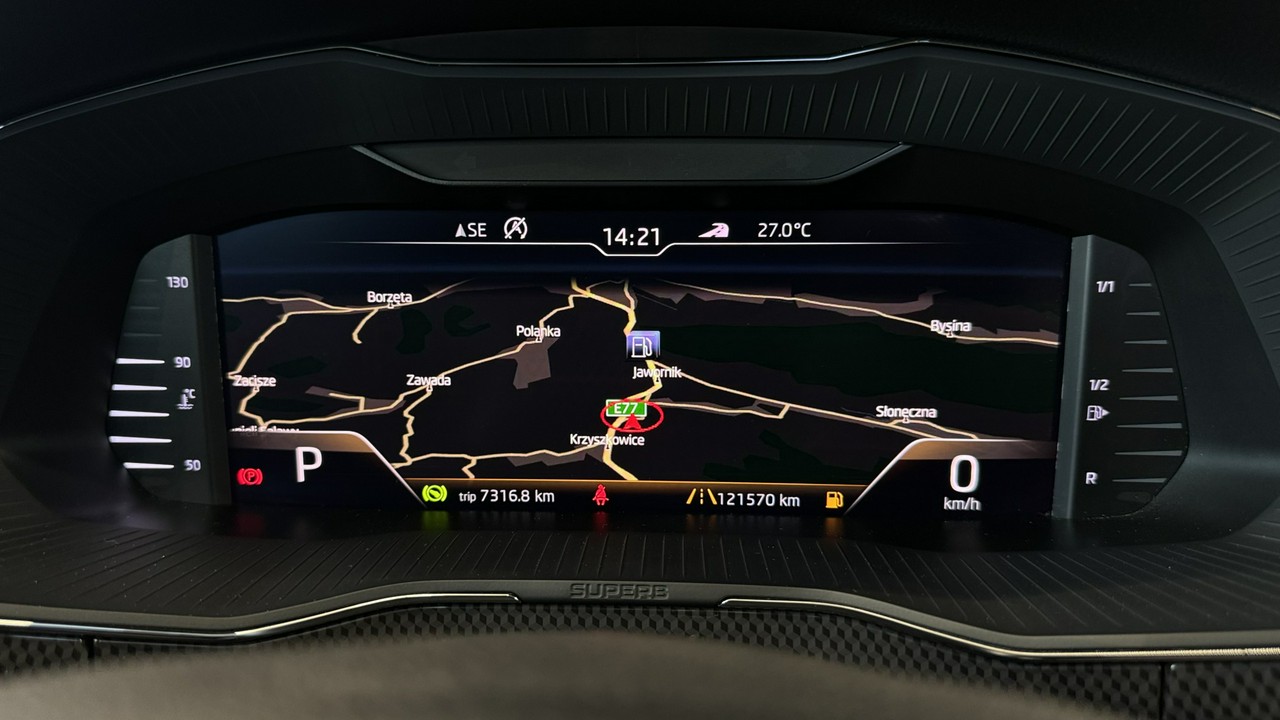Select the yellow lane assist icon
Viewport: 1280px width, 720px height.
click(700, 496)
